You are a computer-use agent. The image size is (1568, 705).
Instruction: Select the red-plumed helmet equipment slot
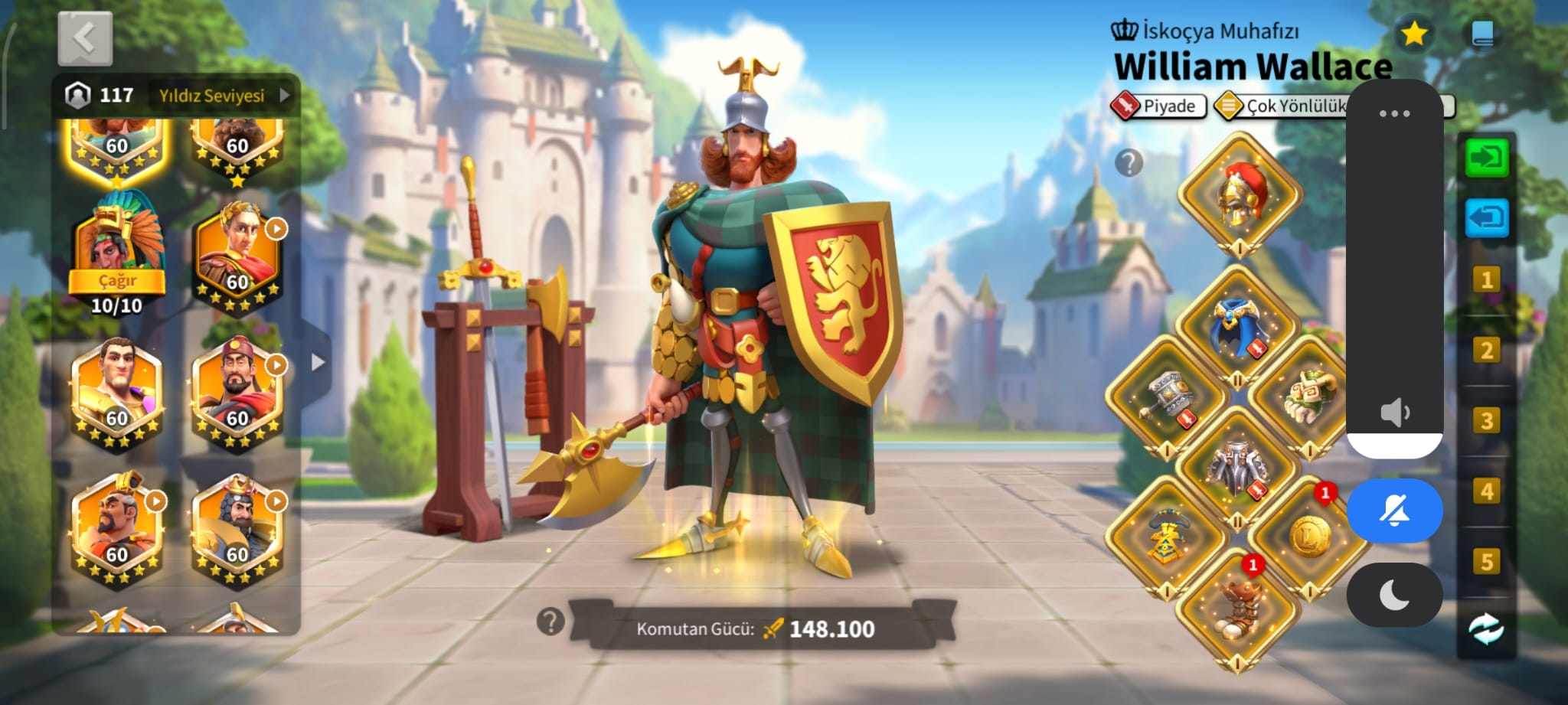pyautogui.click(x=1240, y=195)
